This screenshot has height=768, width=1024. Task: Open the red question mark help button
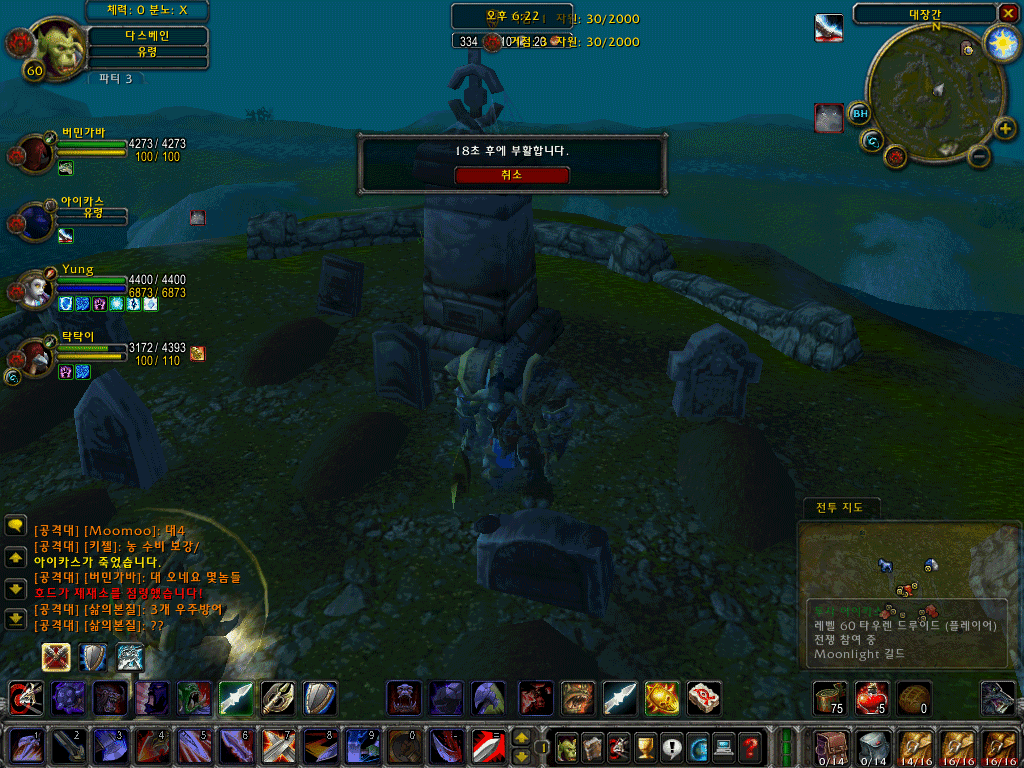(x=750, y=746)
